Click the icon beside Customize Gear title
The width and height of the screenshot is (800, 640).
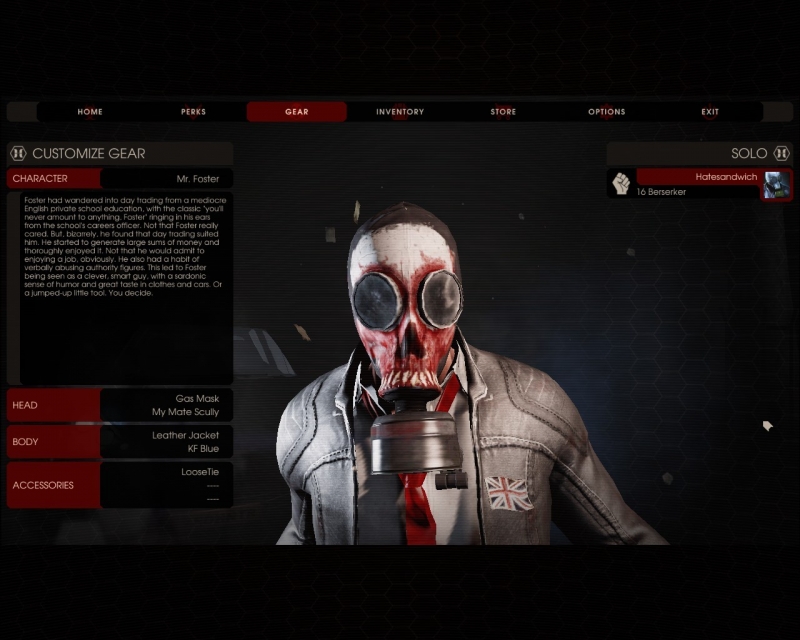pyautogui.click(x=18, y=153)
